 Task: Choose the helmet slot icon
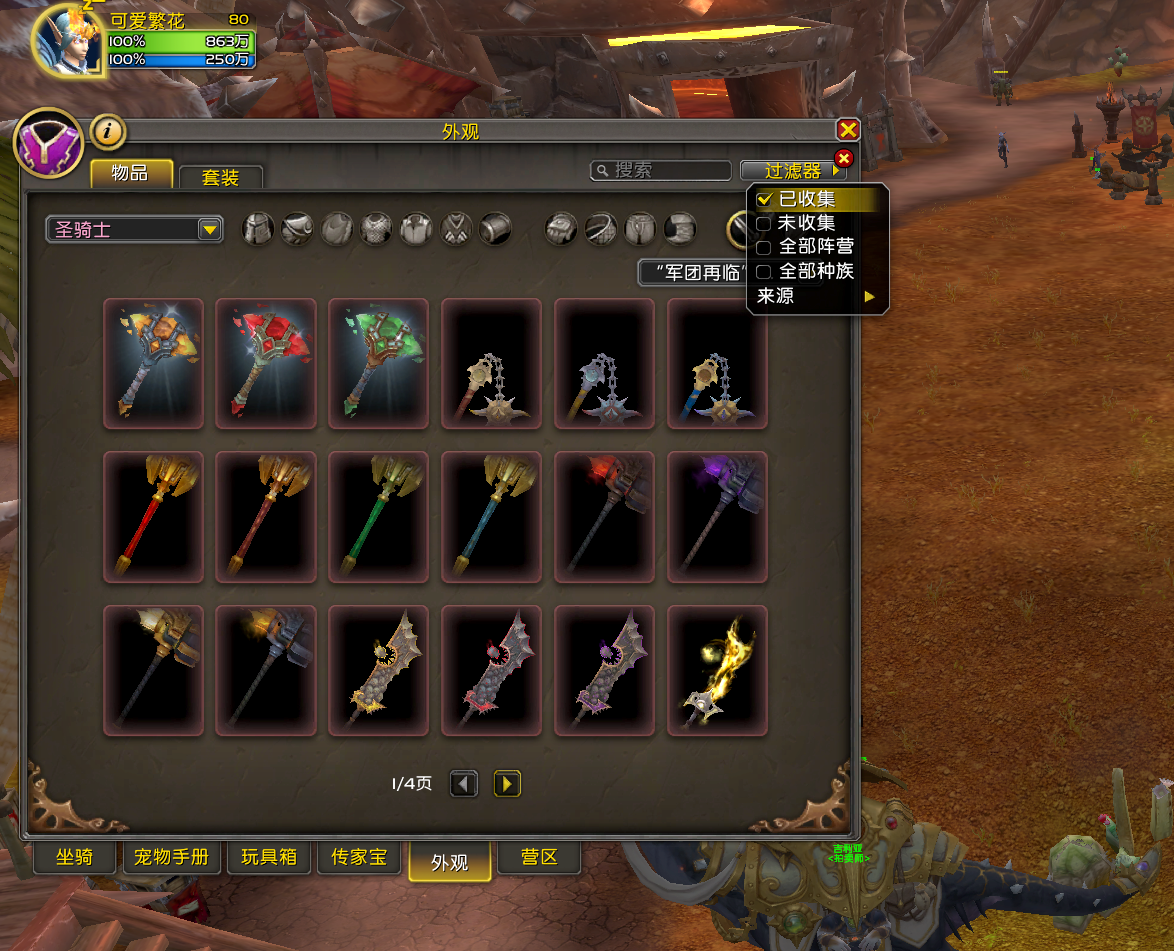click(258, 229)
